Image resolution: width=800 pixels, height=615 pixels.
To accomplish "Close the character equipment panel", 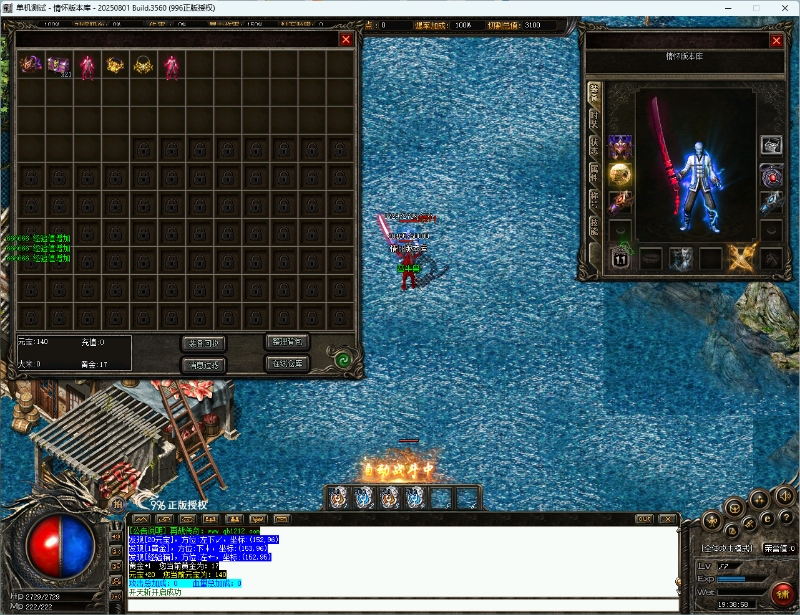I will (x=776, y=41).
